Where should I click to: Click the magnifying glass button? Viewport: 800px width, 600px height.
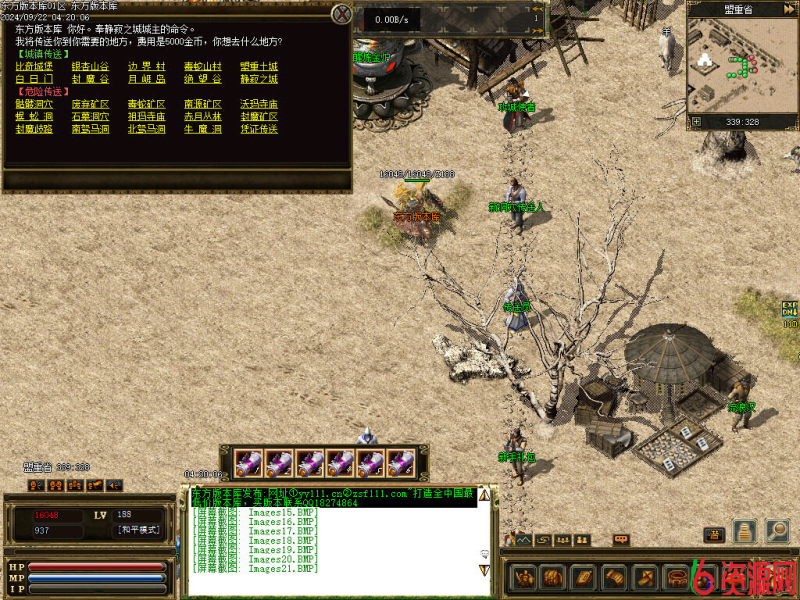pos(777,532)
